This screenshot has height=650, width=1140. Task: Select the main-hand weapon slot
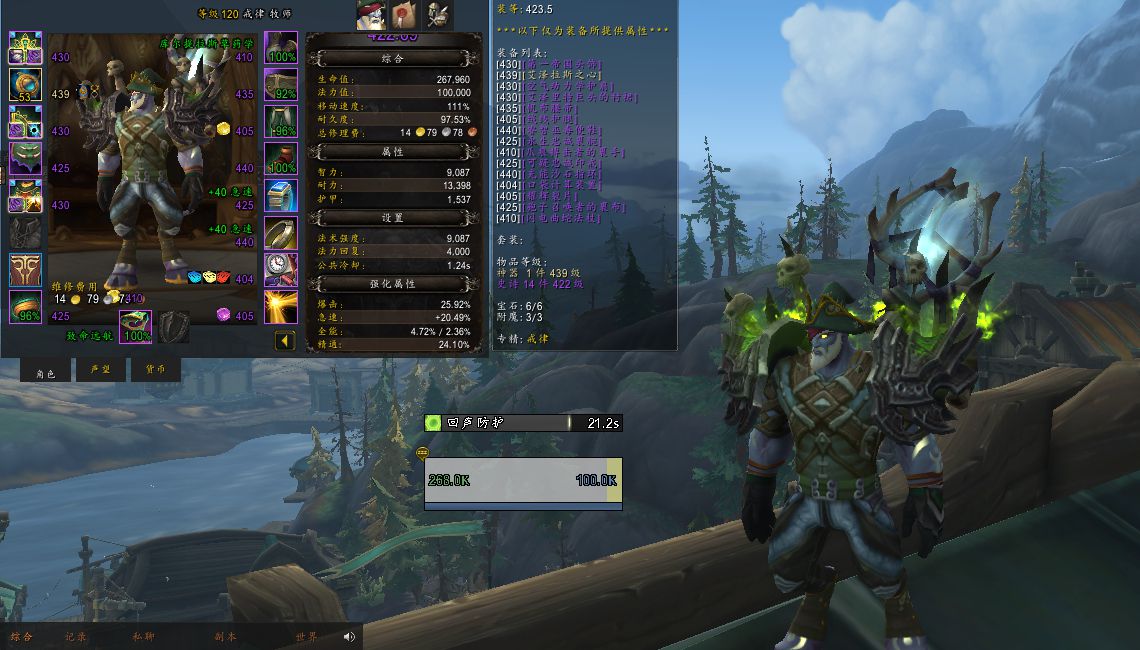point(135,327)
